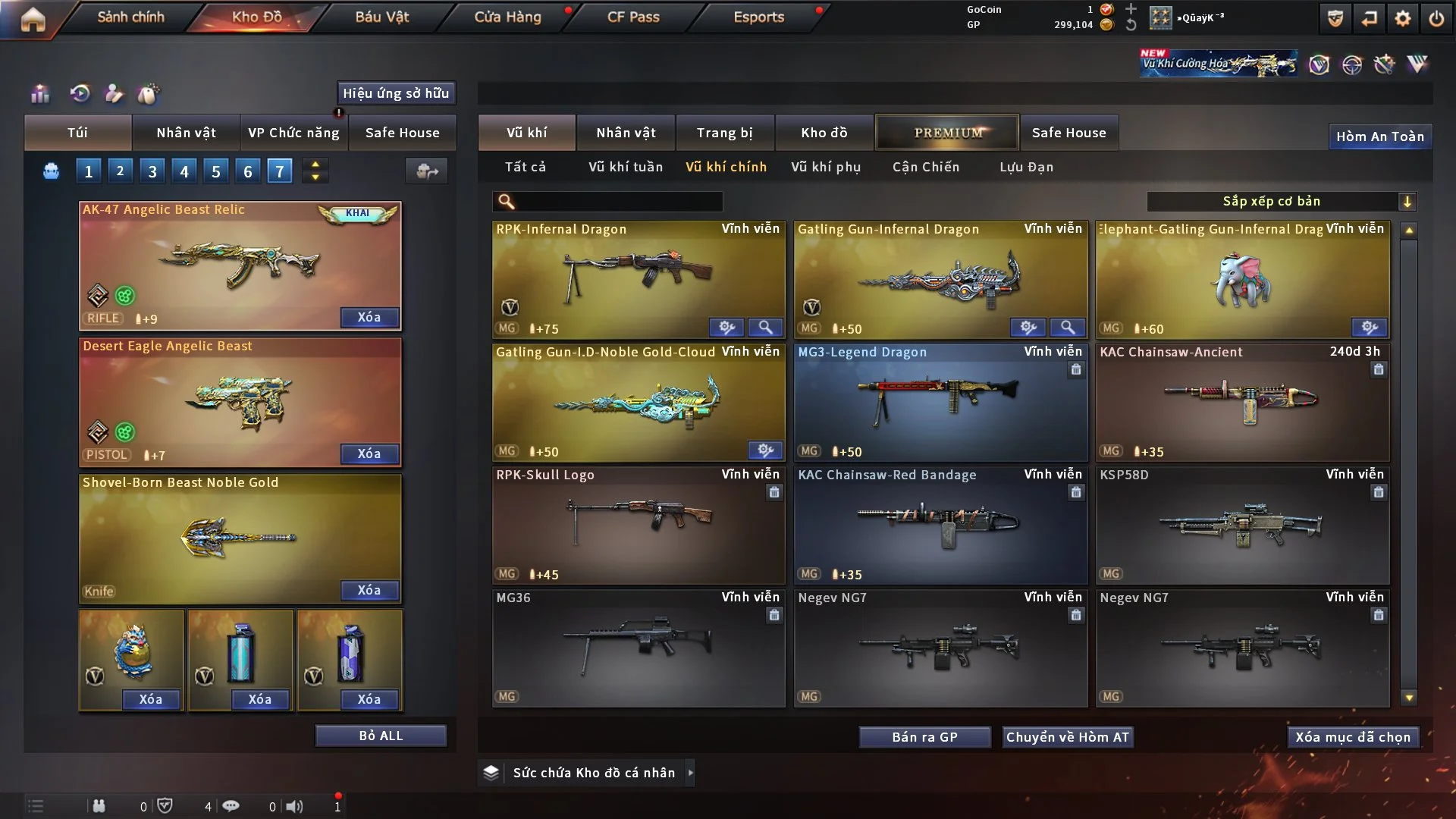Remove the AK-47 Angelic Beast Relic with Xóa

coord(369,318)
